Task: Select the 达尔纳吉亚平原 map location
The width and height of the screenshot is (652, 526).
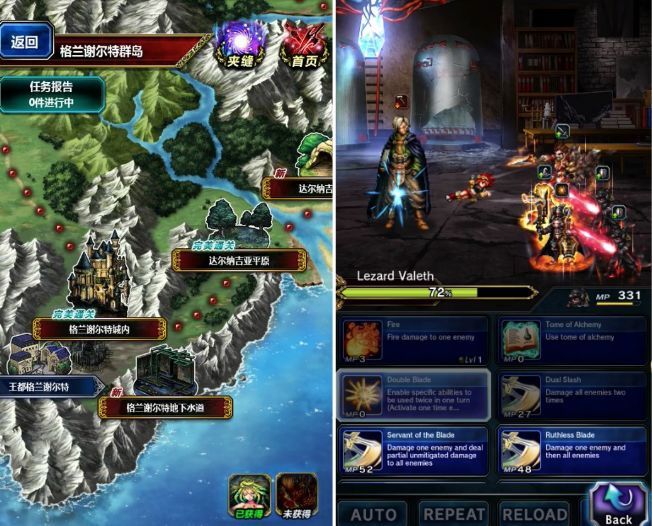Action: click(239, 259)
